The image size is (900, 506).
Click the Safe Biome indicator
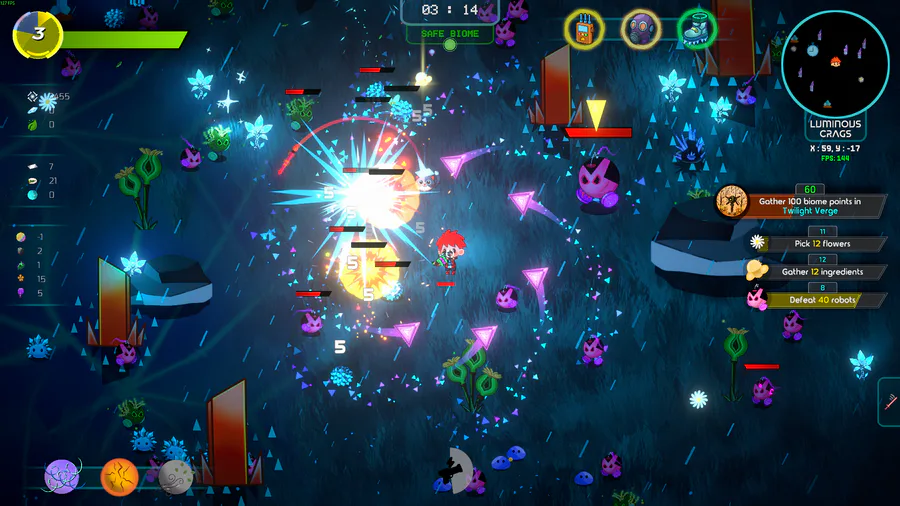point(449,34)
